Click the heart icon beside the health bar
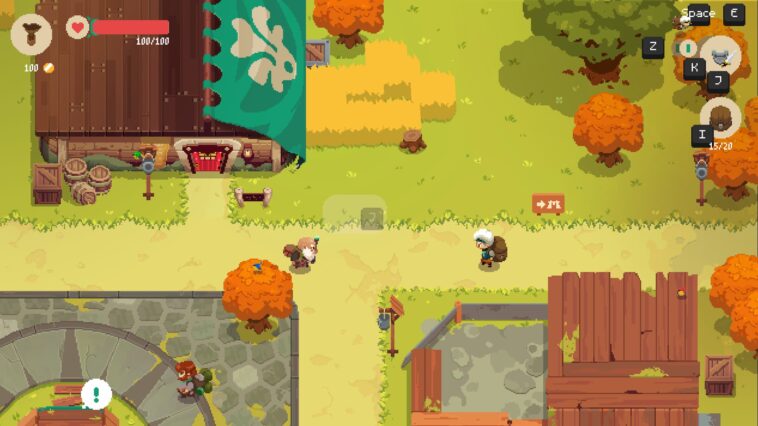This screenshot has height=426, width=758. (x=78, y=27)
